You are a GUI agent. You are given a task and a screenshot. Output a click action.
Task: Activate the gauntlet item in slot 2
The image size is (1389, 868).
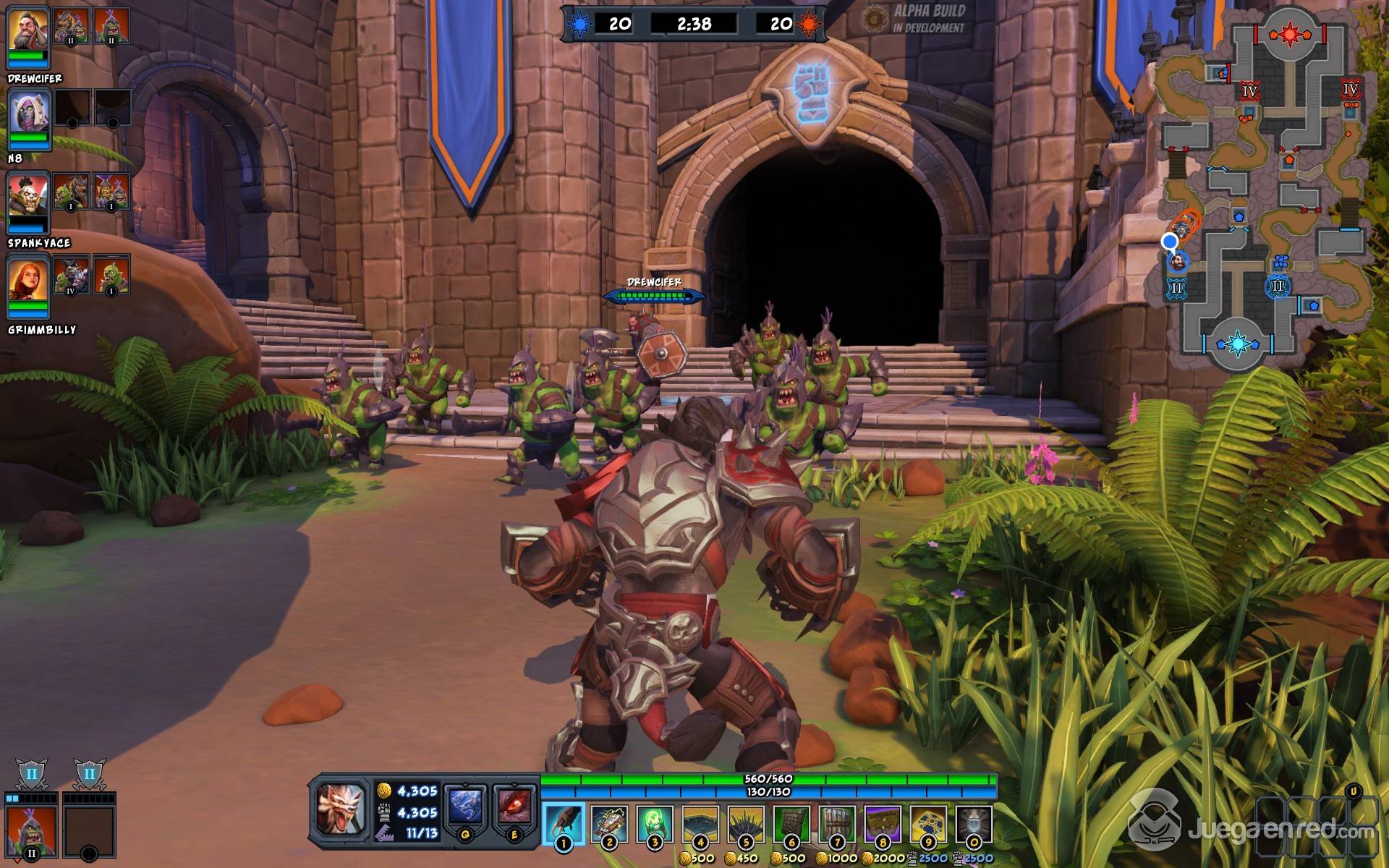(609, 824)
